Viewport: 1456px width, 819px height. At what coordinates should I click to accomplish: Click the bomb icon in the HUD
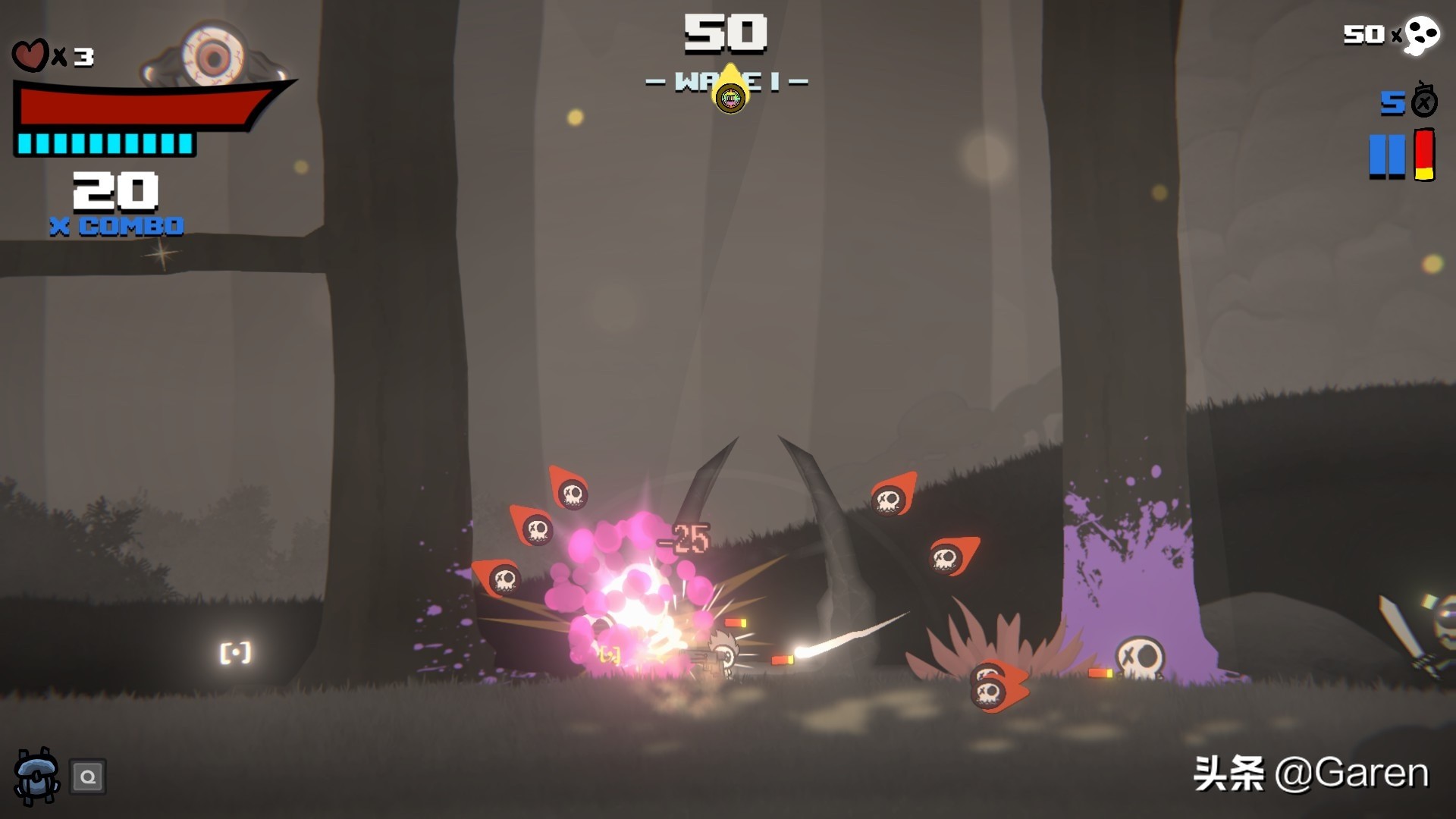[1423, 101]
